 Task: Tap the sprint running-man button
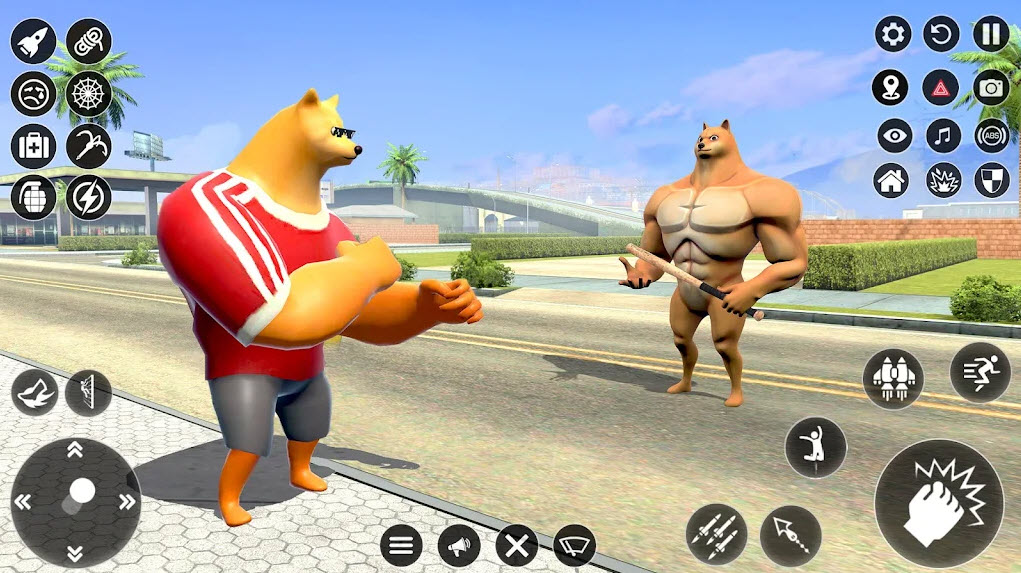point(980,372)
